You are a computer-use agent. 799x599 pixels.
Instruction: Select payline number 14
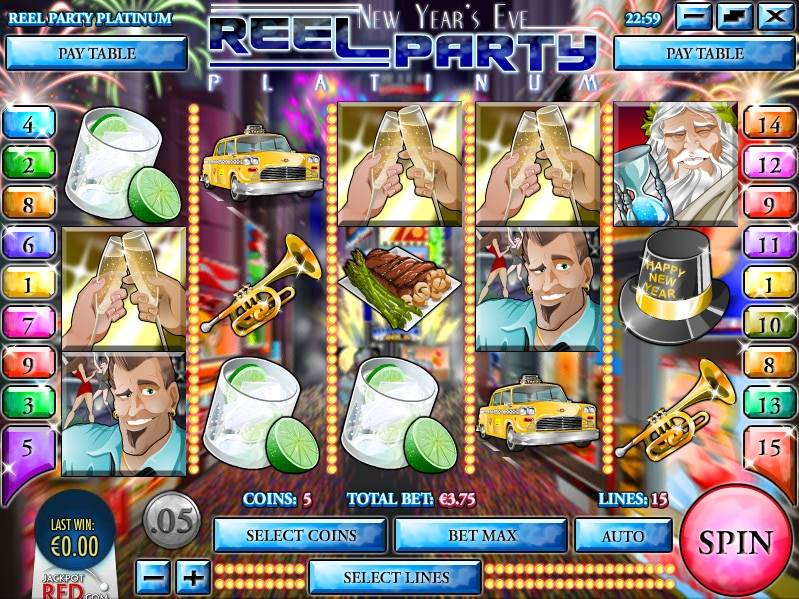click(x=768, y=125)
